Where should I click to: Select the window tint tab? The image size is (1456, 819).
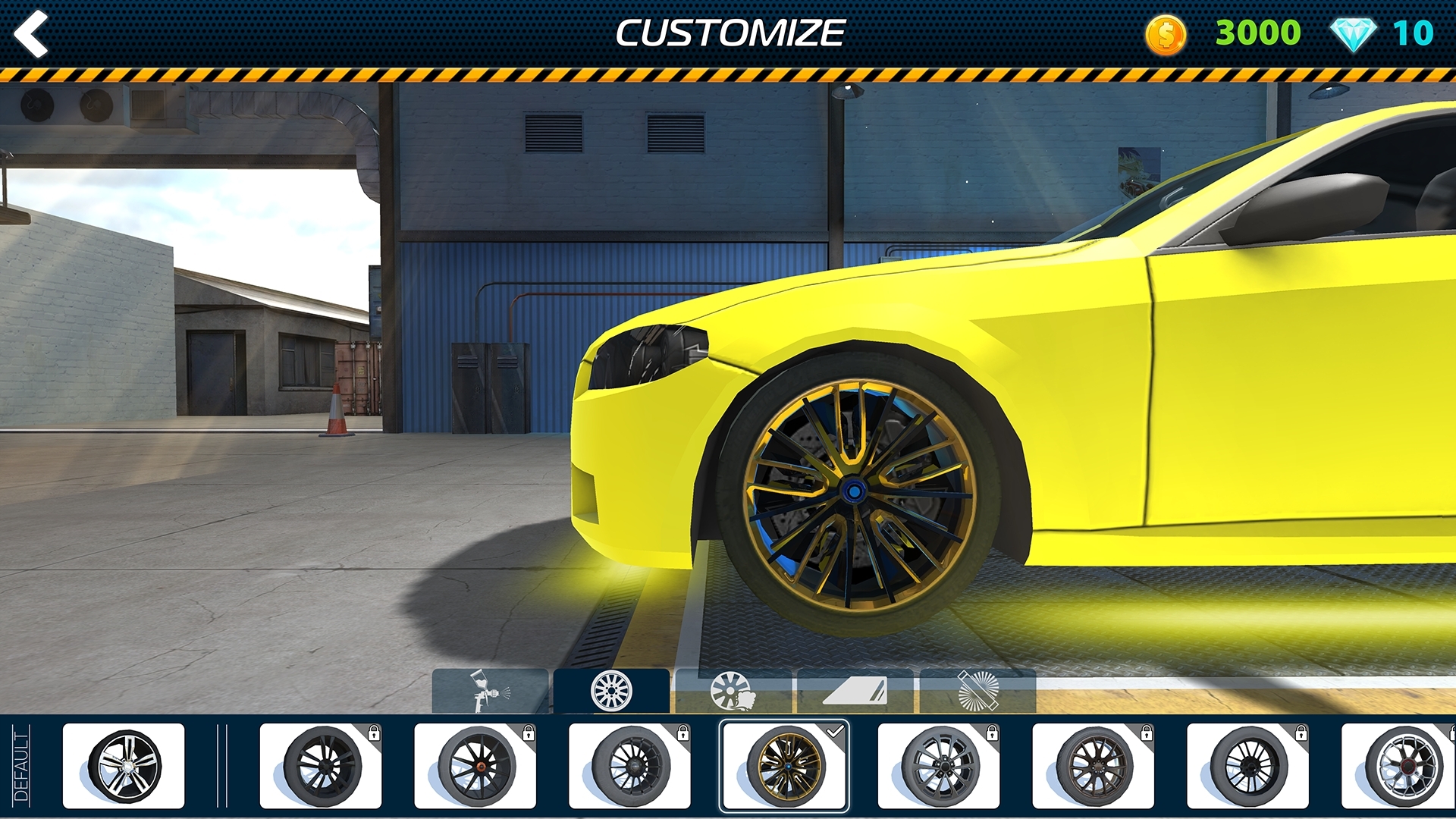855,691
